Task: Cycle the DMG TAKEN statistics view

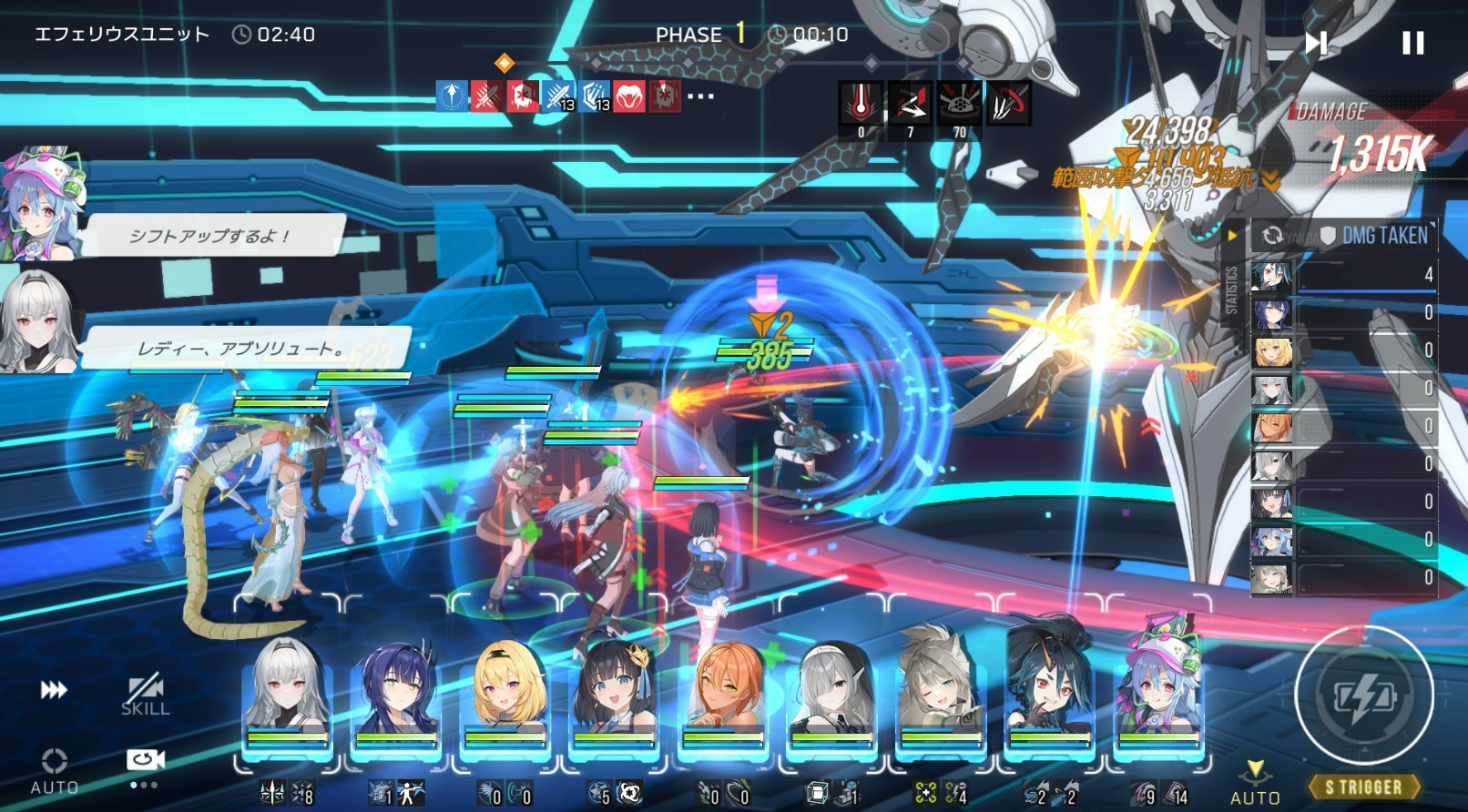Action: point(1272,236)
